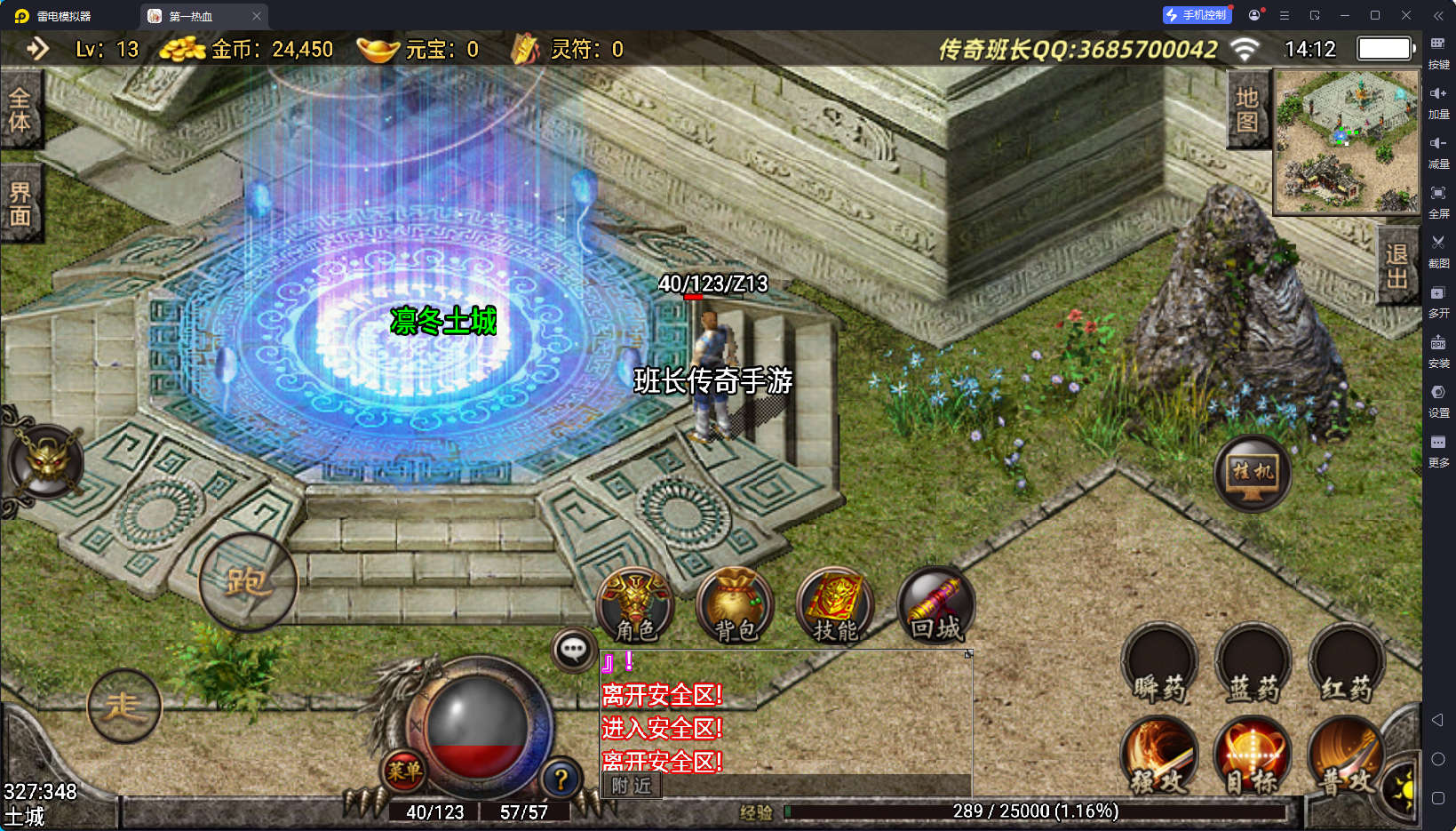This screenshot has height=831, width=1456.
Task: Switch to the 附近 nearby chat tab
Action: click(x=632, y=786)
